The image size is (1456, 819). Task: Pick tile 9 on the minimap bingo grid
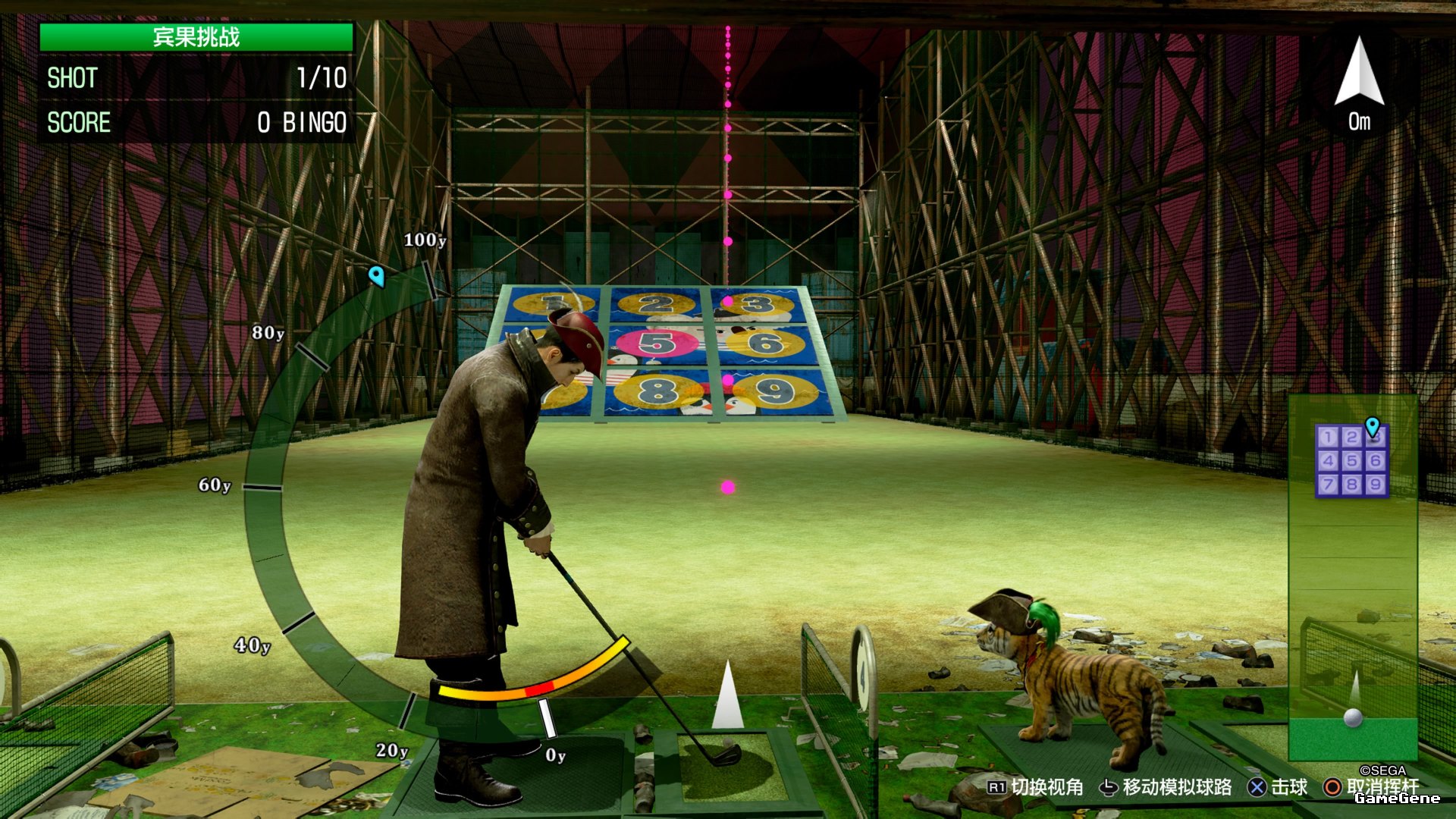1376,484
